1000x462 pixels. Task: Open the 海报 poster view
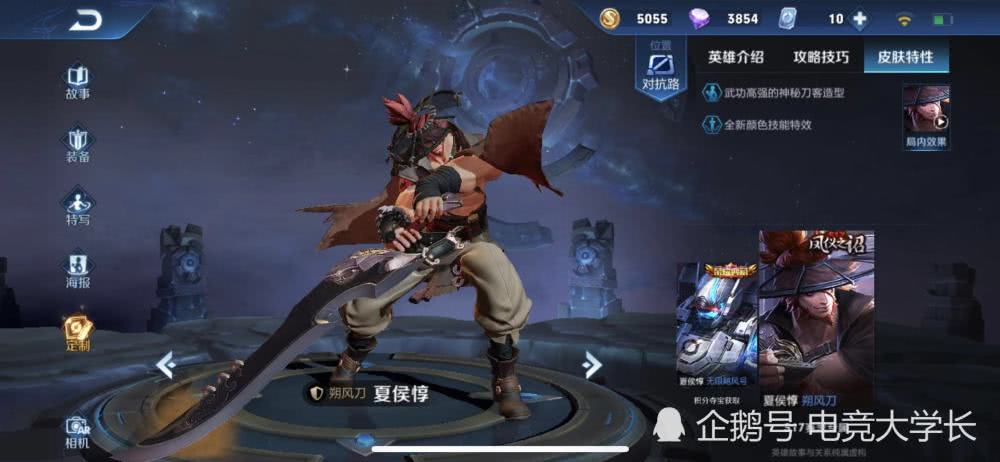click(x=78, y=270)
